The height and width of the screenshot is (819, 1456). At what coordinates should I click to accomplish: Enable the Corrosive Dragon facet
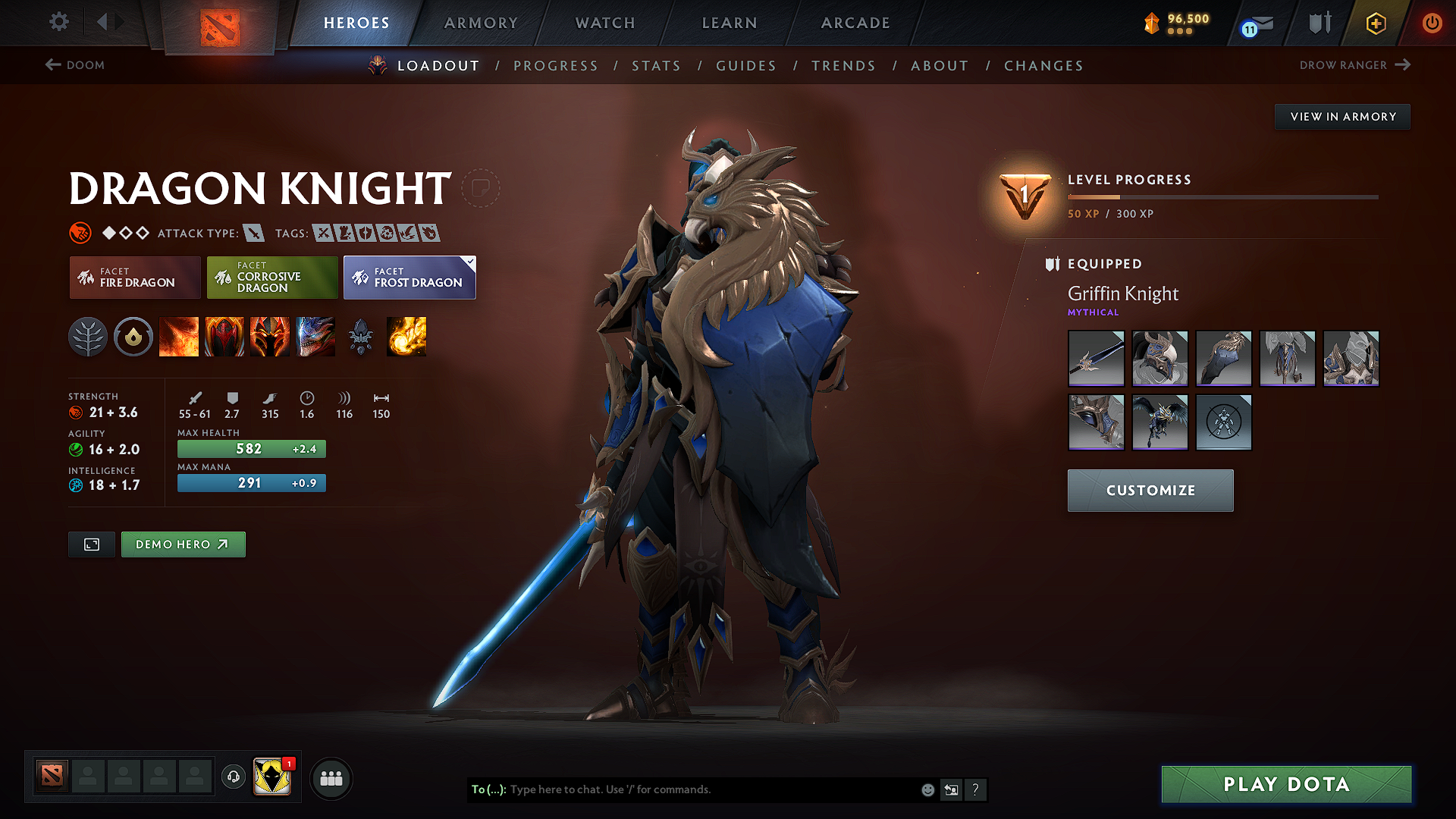tap(271, 278)
